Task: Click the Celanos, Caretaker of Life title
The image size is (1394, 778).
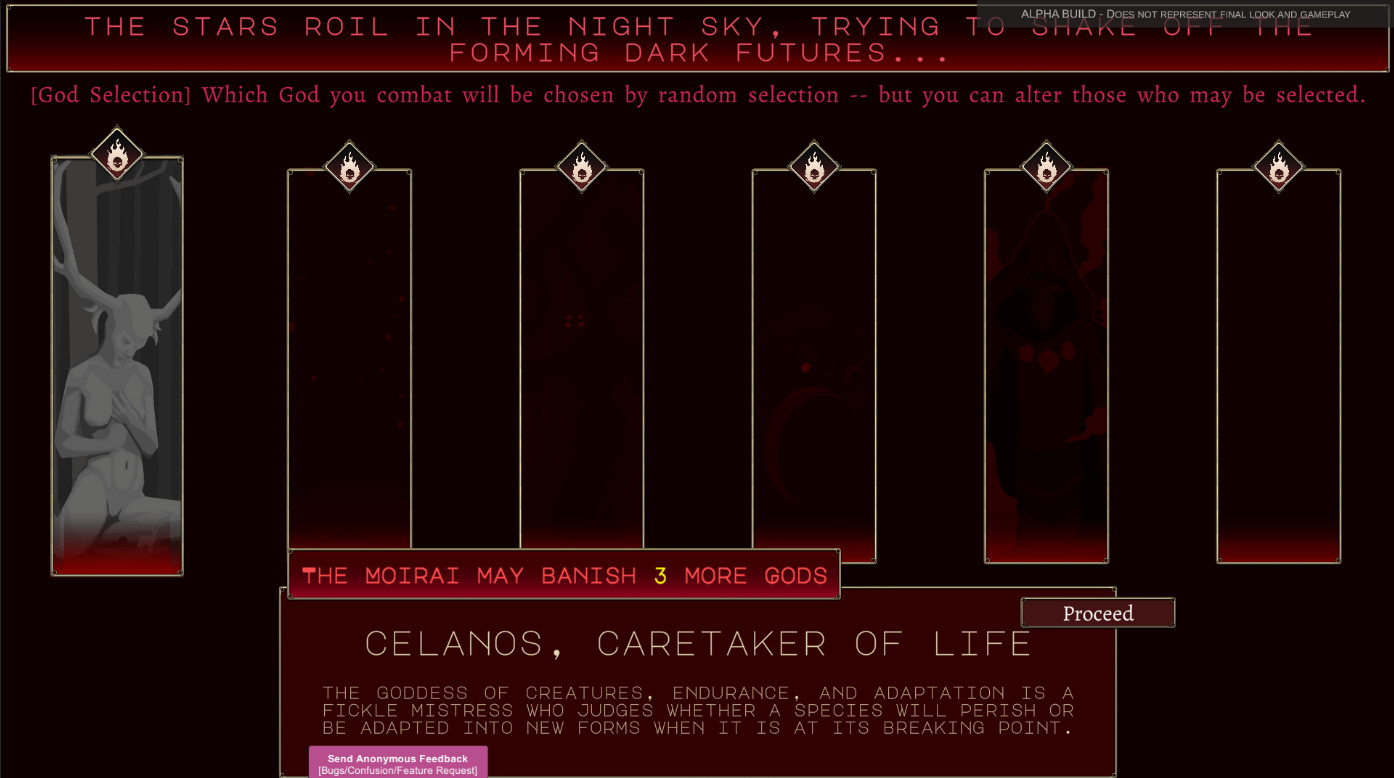Action: pyautogui.click(x=698, y=643)
